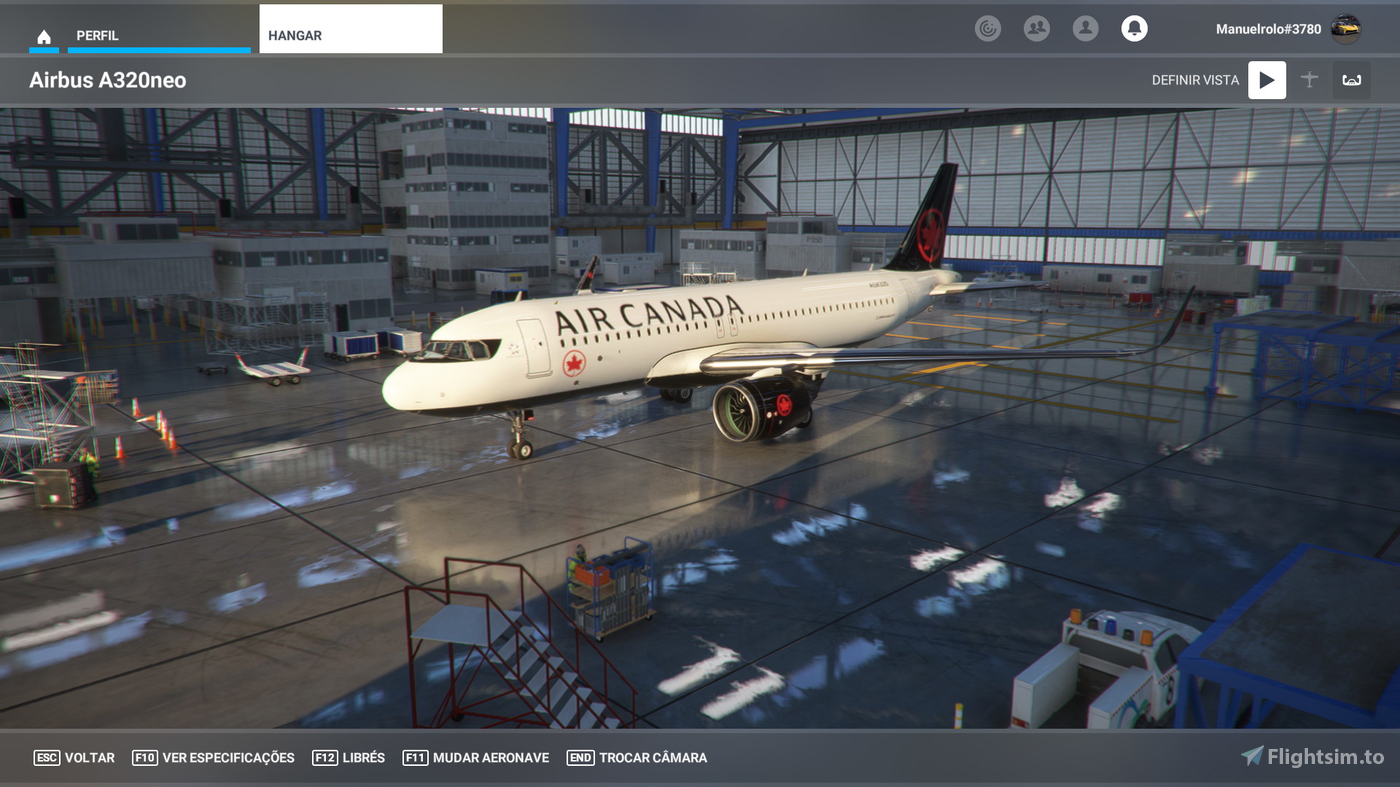Viewport: 1400px width, 787px height.
Task: Switch to the HANGAR tab
Action: tap(294, 34)
